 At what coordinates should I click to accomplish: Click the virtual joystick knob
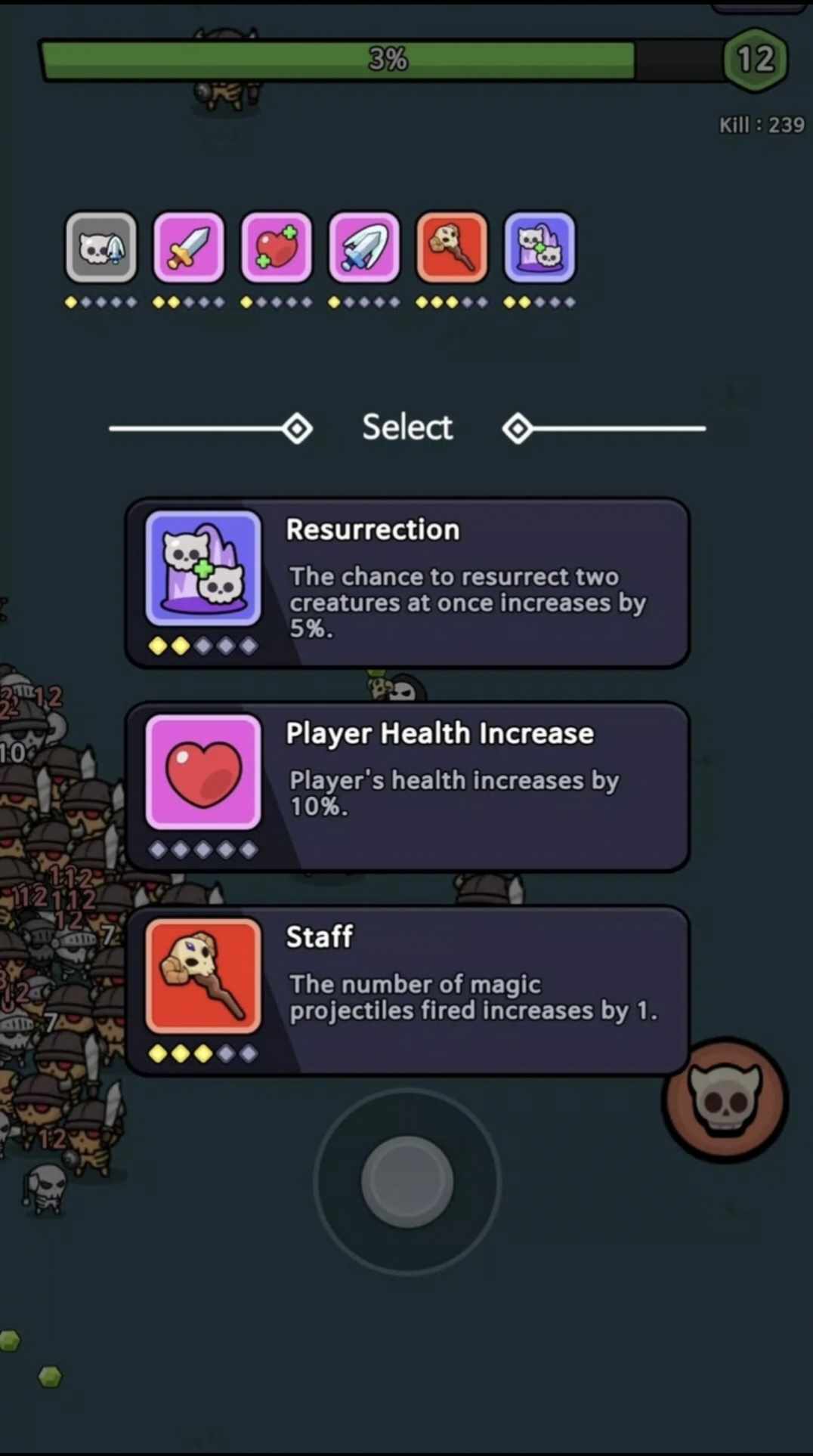point(407,1181)
